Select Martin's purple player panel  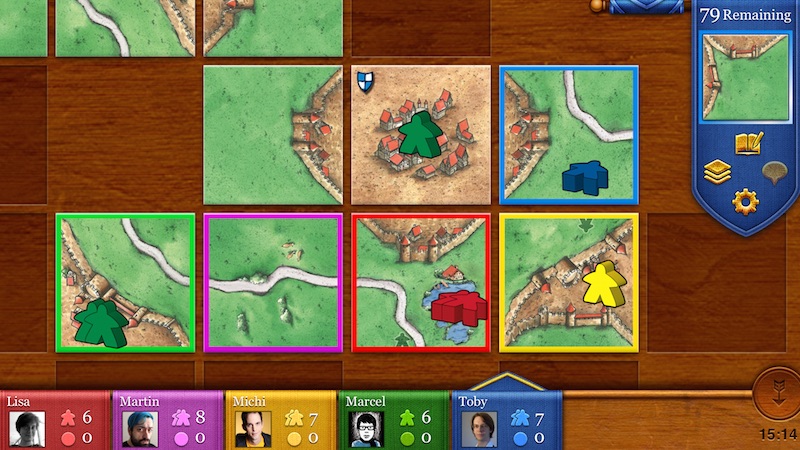tap(169, 420)
